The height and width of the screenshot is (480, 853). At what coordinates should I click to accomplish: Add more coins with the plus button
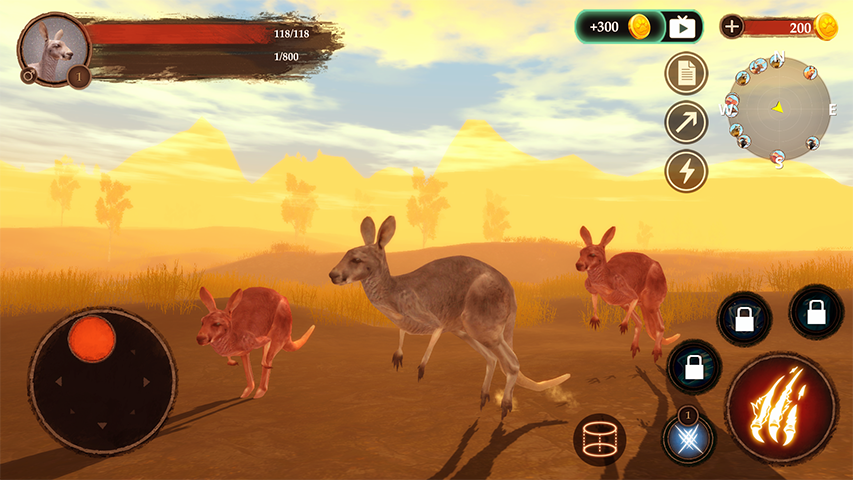click(x=732, y=27)
